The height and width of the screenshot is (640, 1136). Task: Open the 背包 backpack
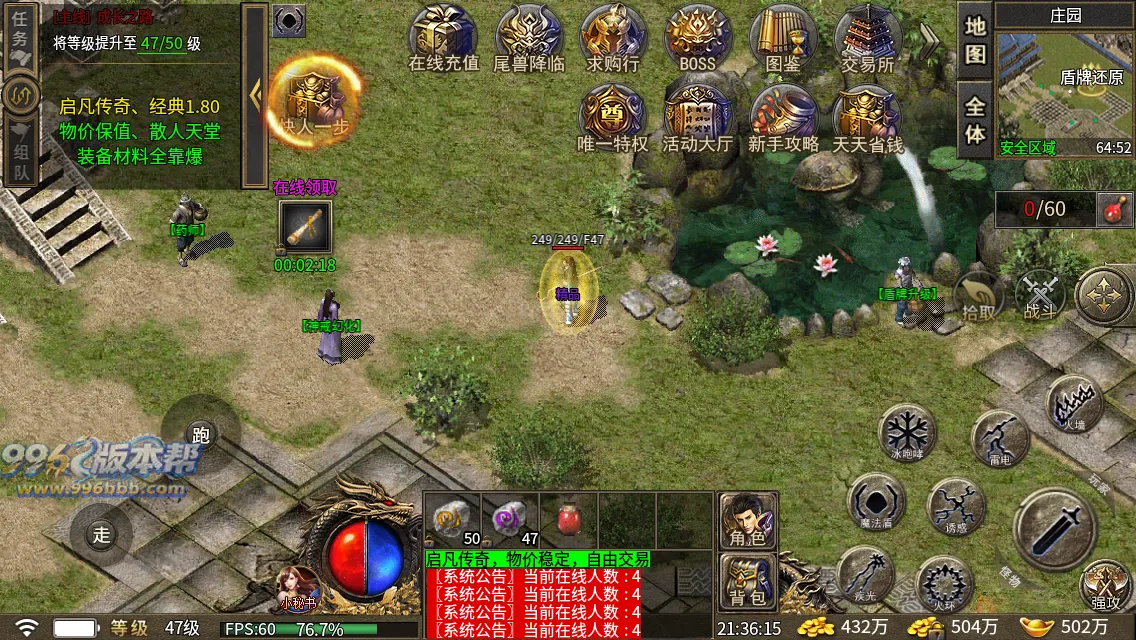[748, 582]
